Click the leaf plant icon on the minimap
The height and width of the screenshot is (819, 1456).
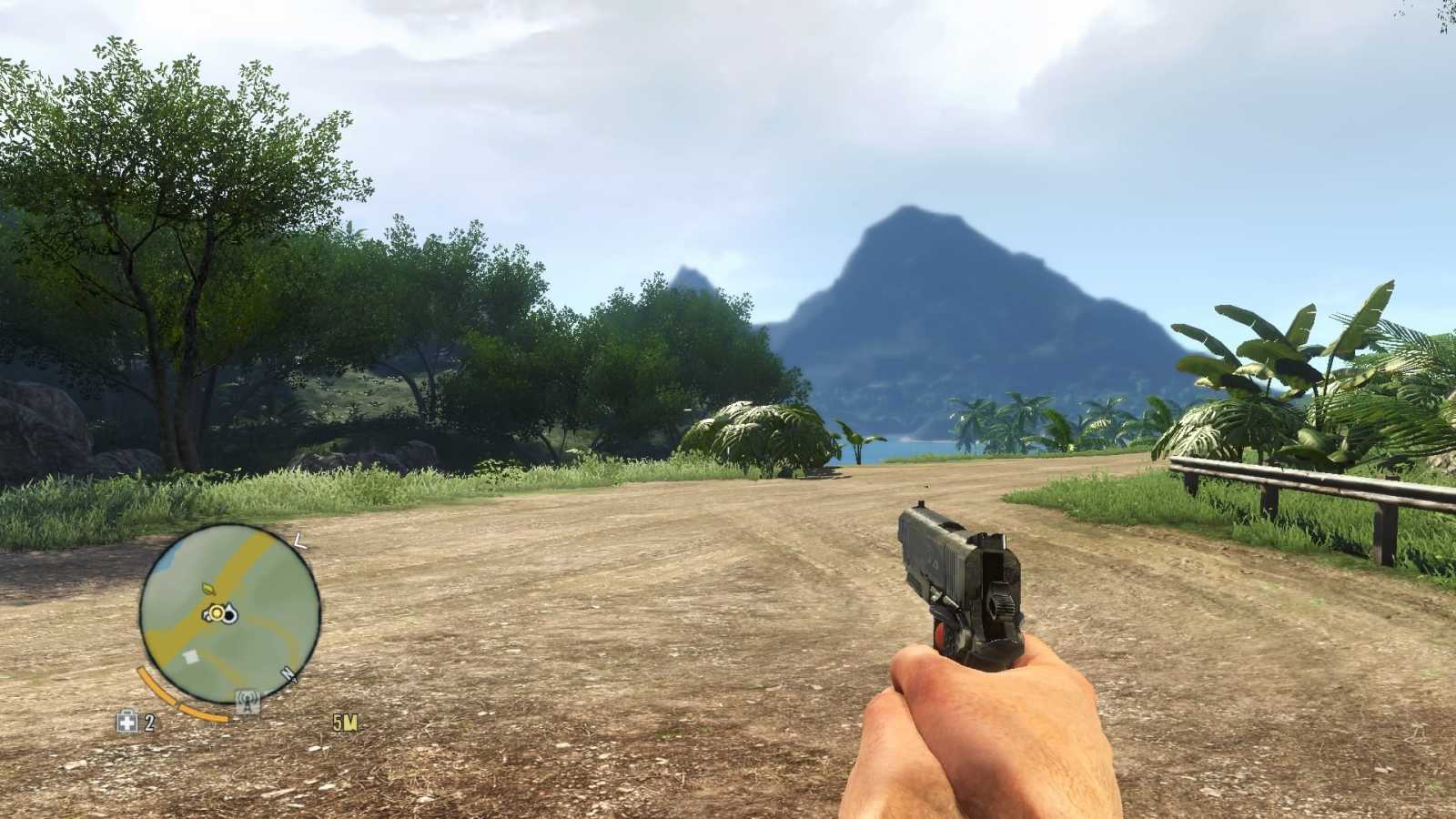click(x=209, y=589)
